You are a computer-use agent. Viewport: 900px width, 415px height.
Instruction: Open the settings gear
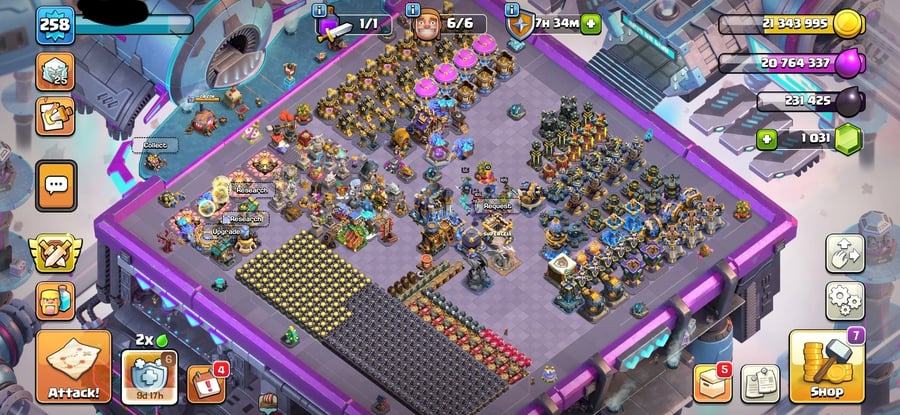coord(844,299)
